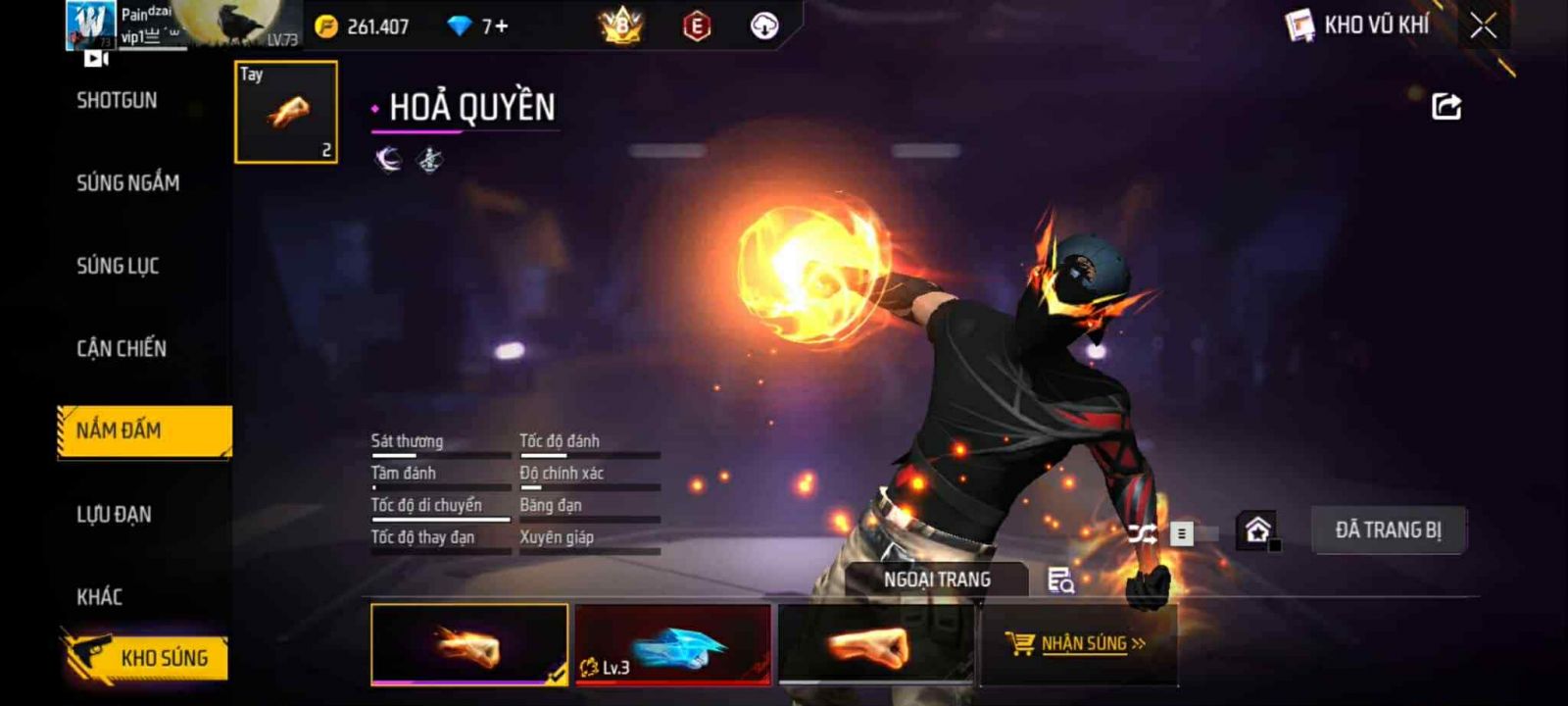Switch to the SÚNG NGẮM category
Image resolution: width=1568 pixels, height=706 pixels.
pos(127,182)
